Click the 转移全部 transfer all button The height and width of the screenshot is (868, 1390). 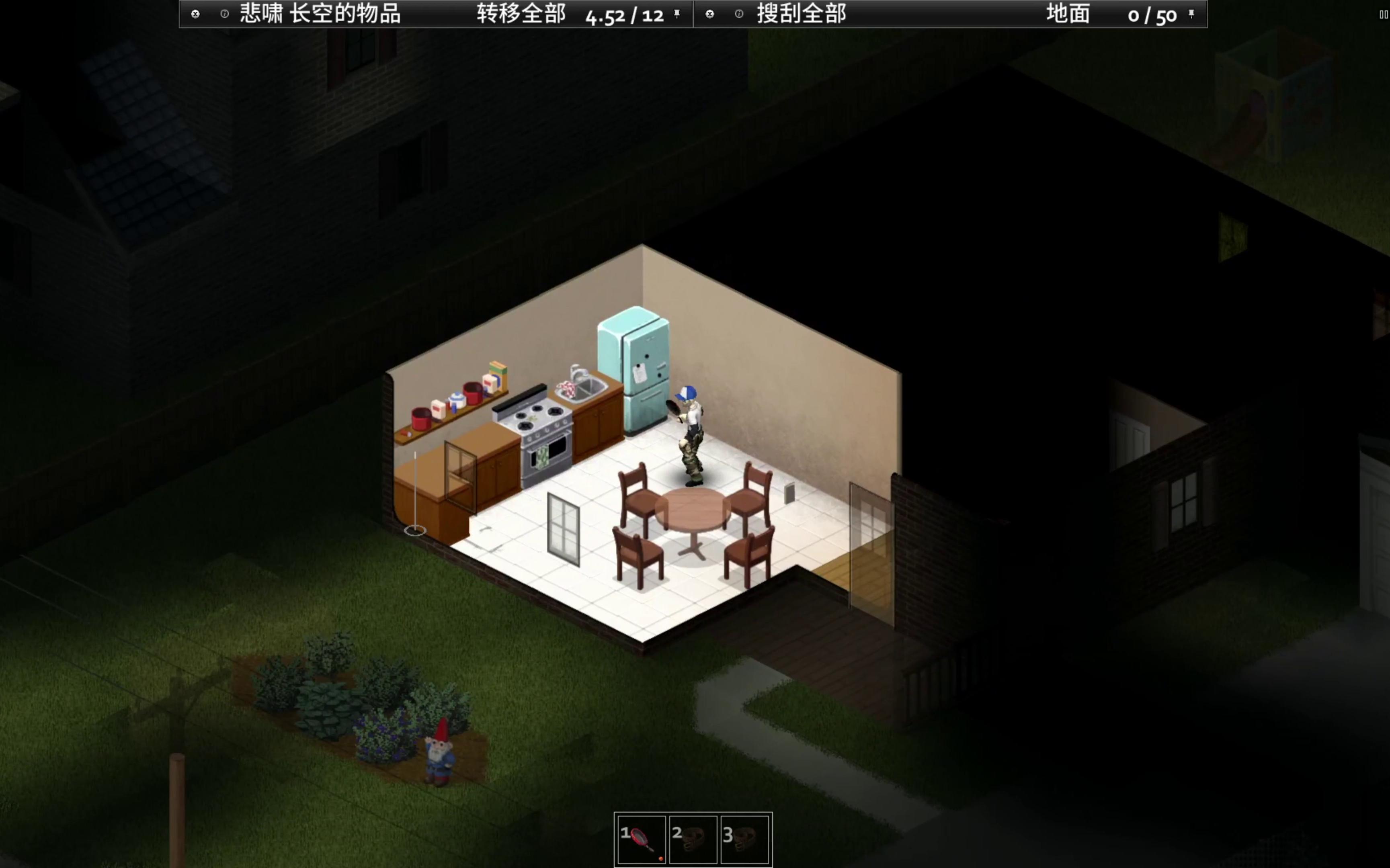click(x=521, y=14)
